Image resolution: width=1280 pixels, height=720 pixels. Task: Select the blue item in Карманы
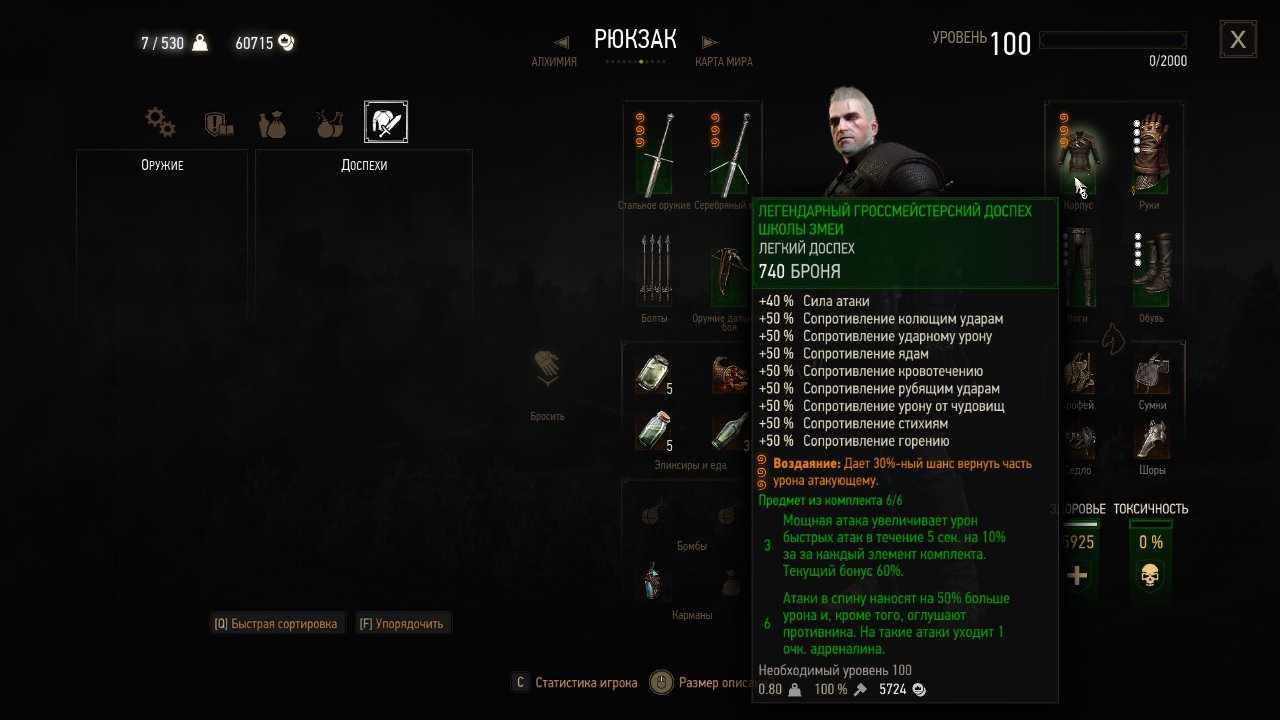coord(655,581)
